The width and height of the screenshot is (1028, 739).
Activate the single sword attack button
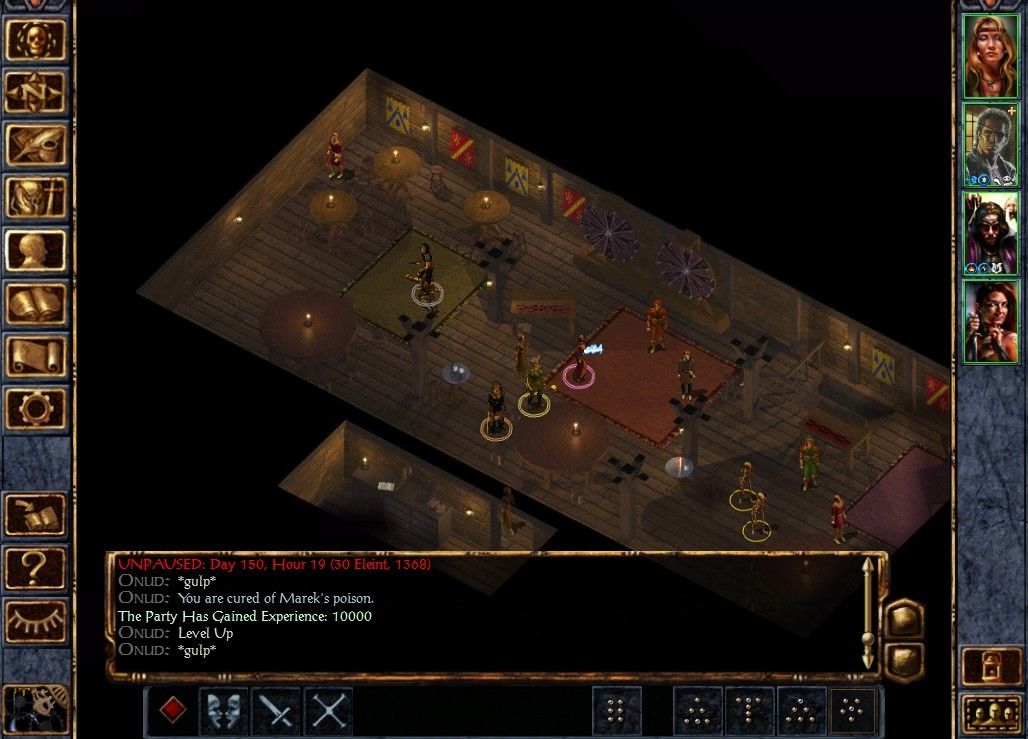[x=277, y=710]
